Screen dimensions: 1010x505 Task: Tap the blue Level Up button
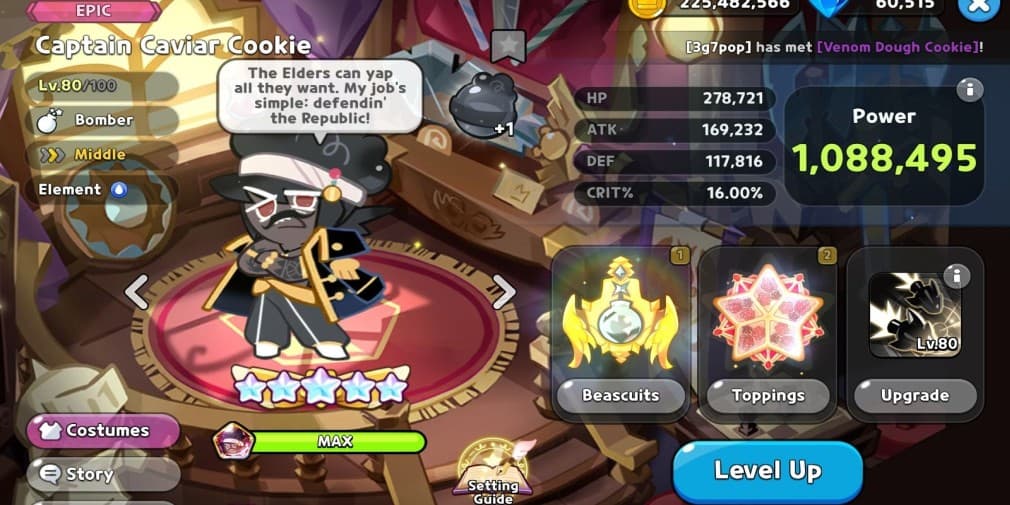tap(767, 471)
